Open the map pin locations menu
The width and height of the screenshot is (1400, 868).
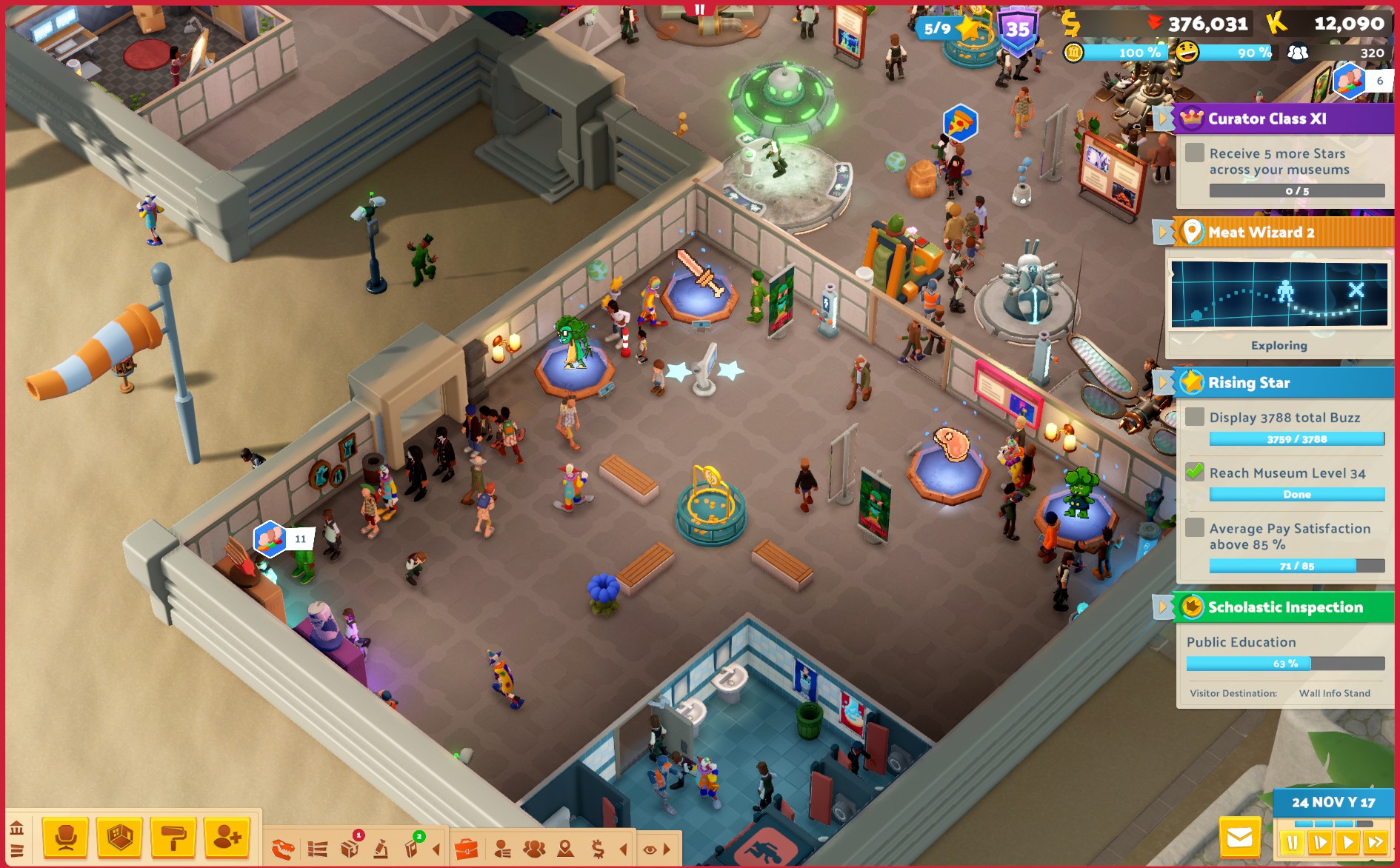[x=565, y=849]
